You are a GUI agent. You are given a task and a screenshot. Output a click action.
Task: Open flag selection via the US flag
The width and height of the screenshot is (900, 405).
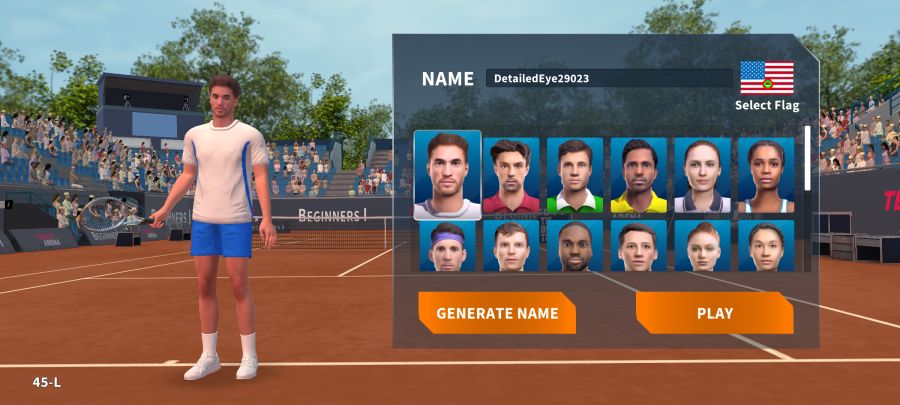(x=767, y=78)
